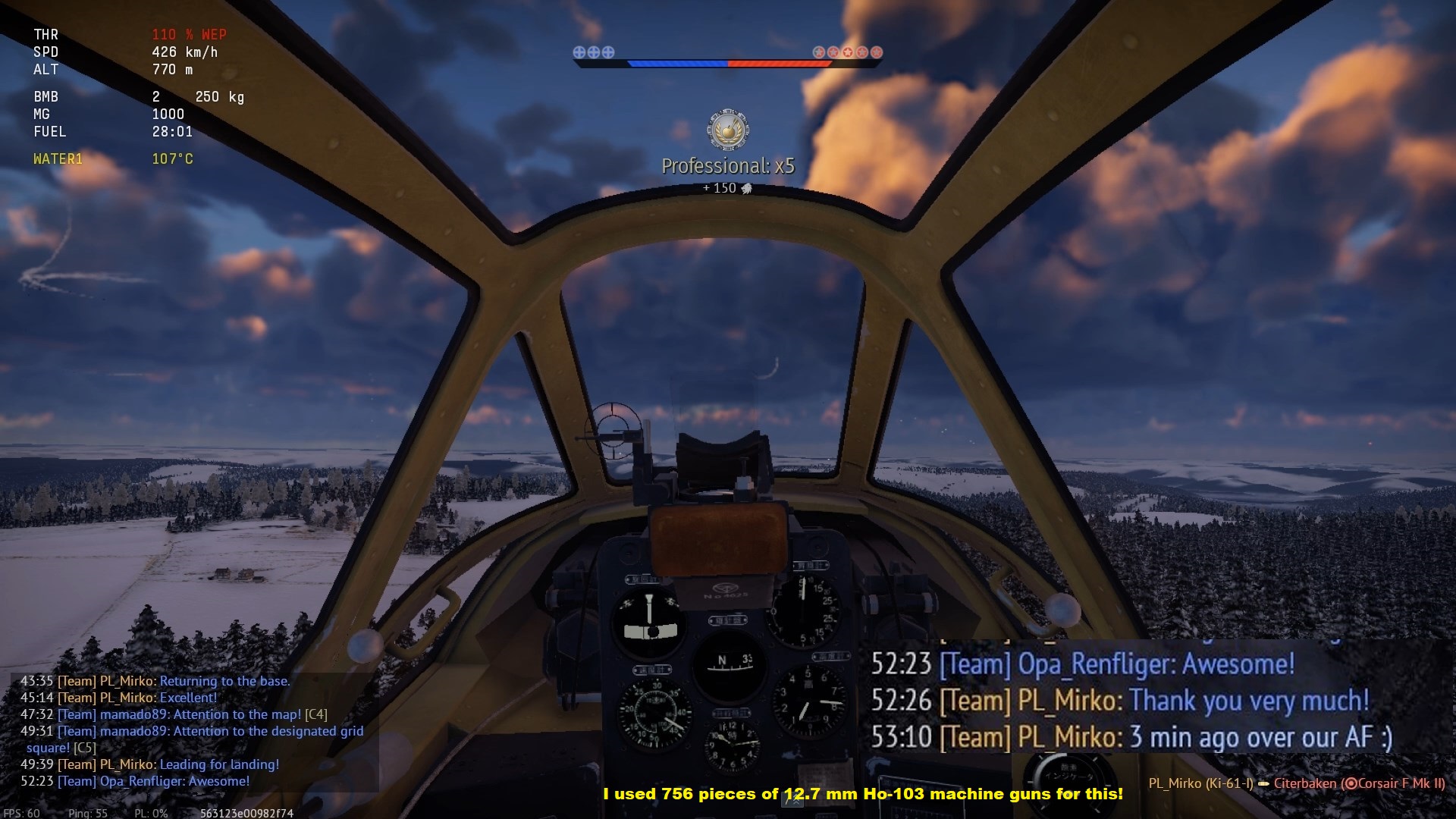The height and width of the screenshot is (819, 1456).
Task: Click Opa_Renfliger's name in the enlarged chat
Action: click(x=1096, y=664)
